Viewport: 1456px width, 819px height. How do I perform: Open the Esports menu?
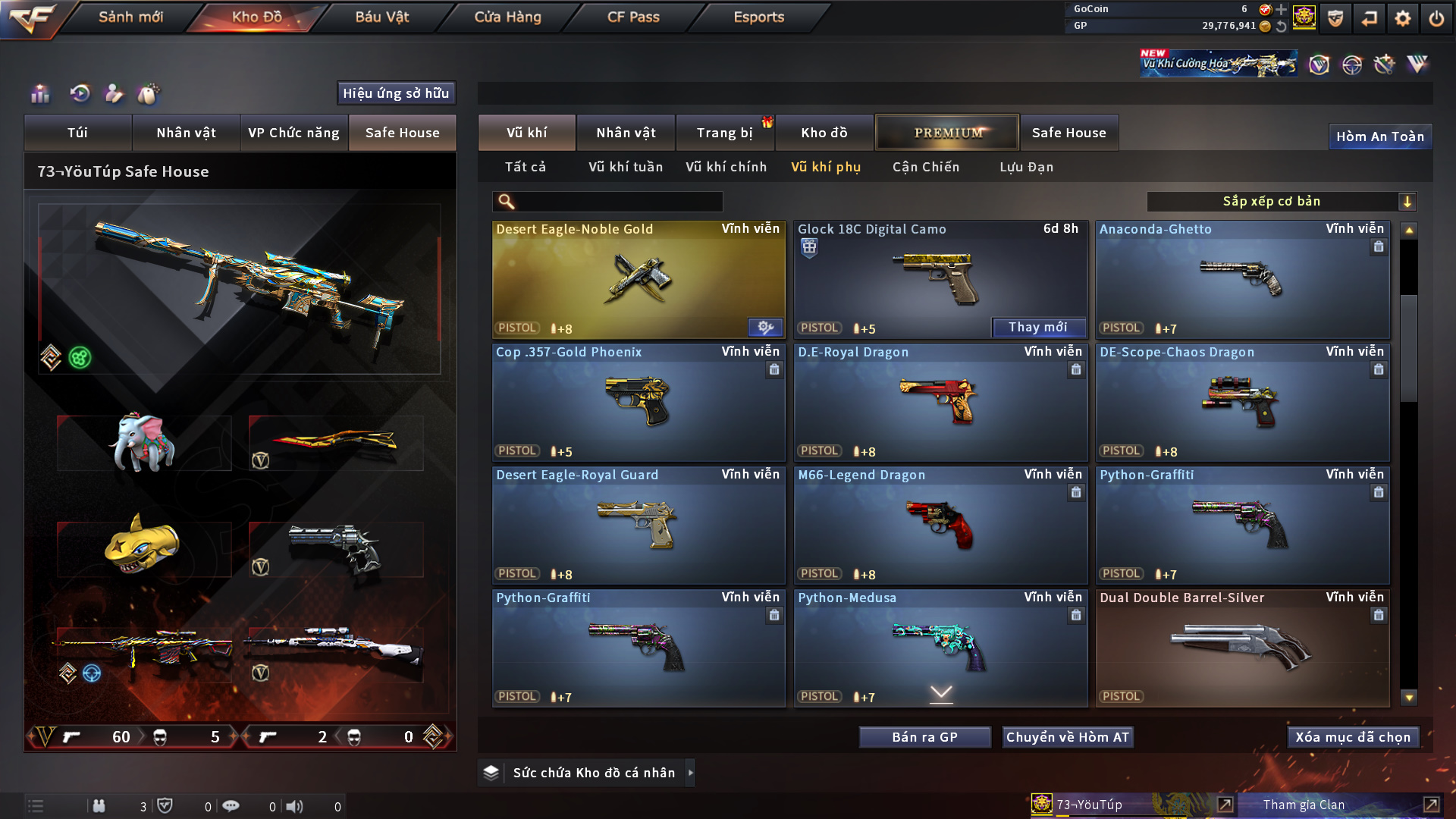coord(758,17)
